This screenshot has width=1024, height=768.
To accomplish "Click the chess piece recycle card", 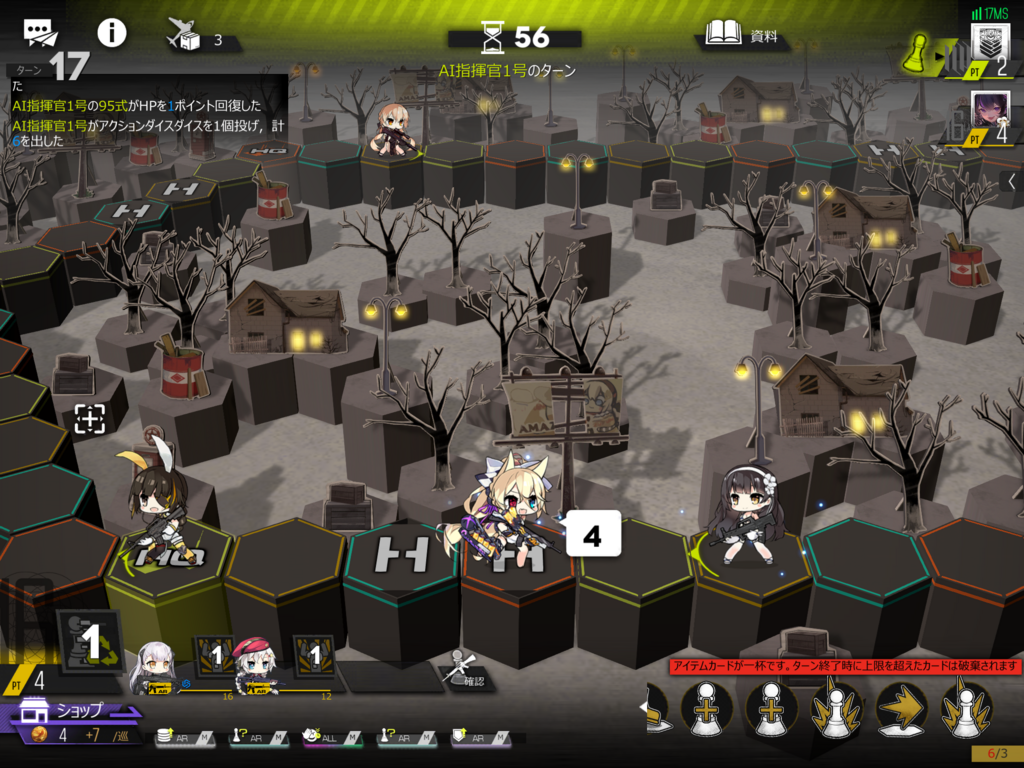I will [91, 643].
